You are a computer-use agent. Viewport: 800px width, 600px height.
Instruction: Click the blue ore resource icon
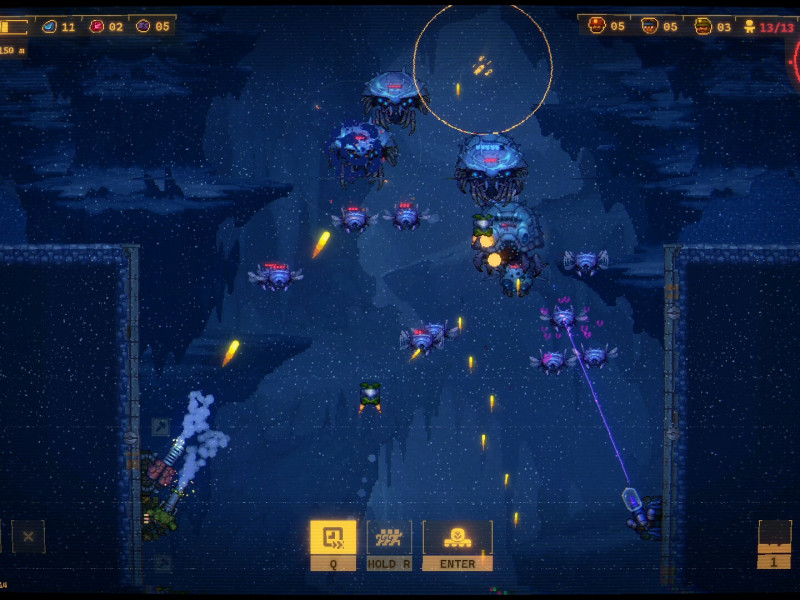(x=48, y=26)
